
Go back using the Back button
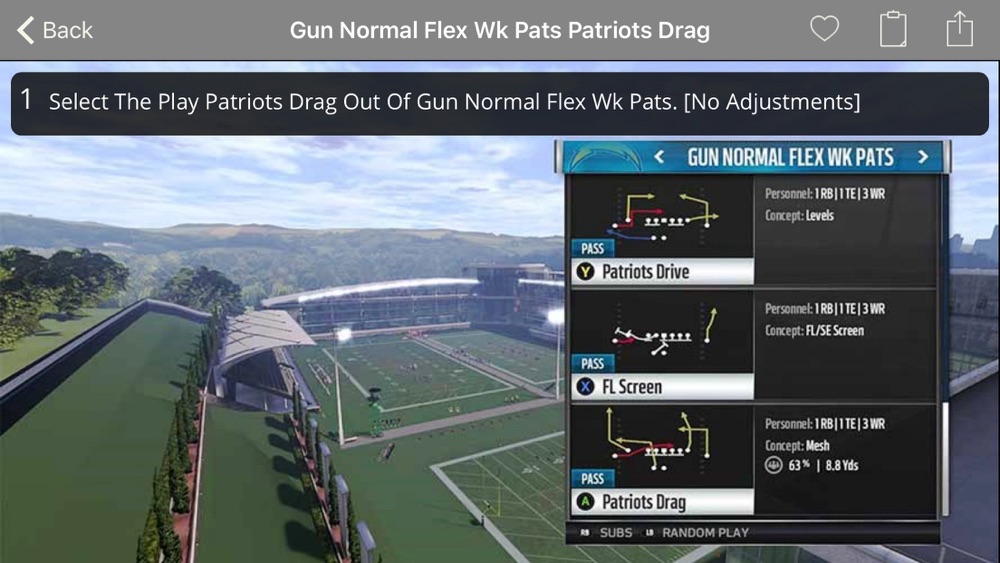pyautogui.click(x=55, y=30)
